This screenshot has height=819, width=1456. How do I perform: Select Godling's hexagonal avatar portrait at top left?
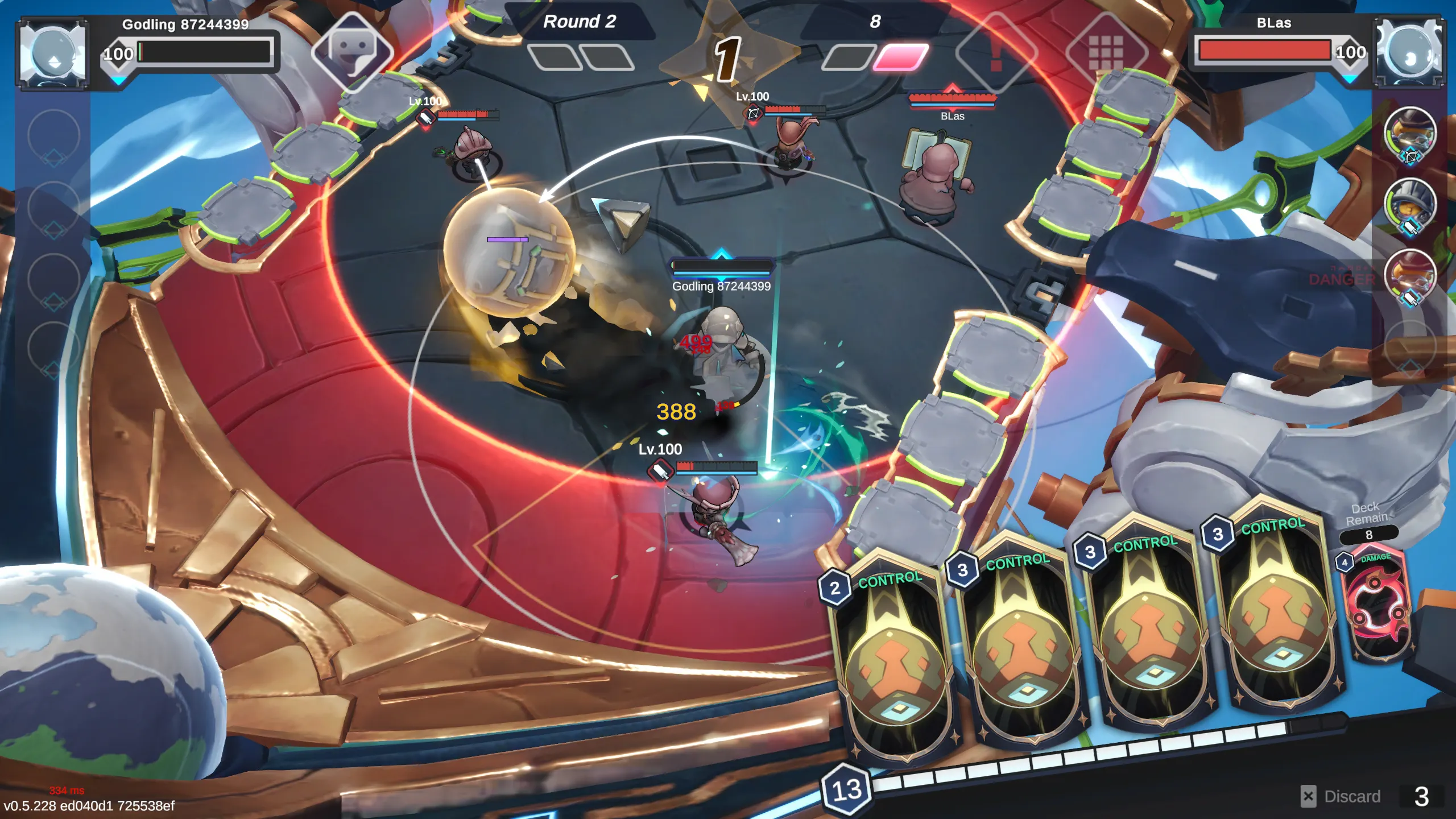[54, 51]
